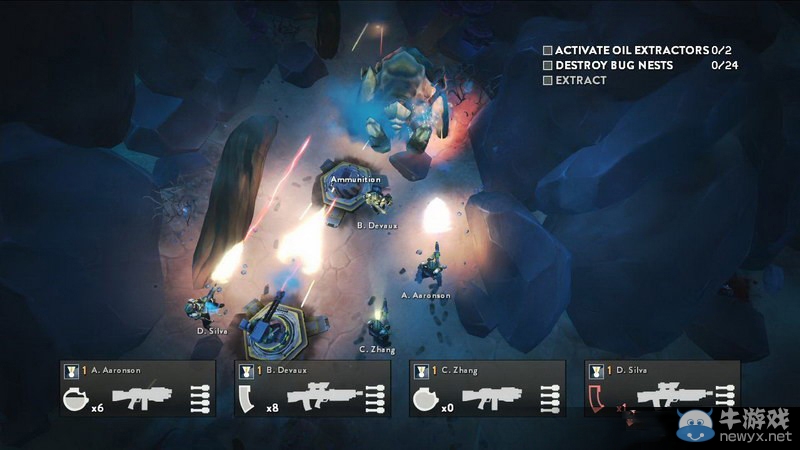Click A. Aaronson's rank badge
This screenshot has height=450, width=800.
tap(71, 371)
